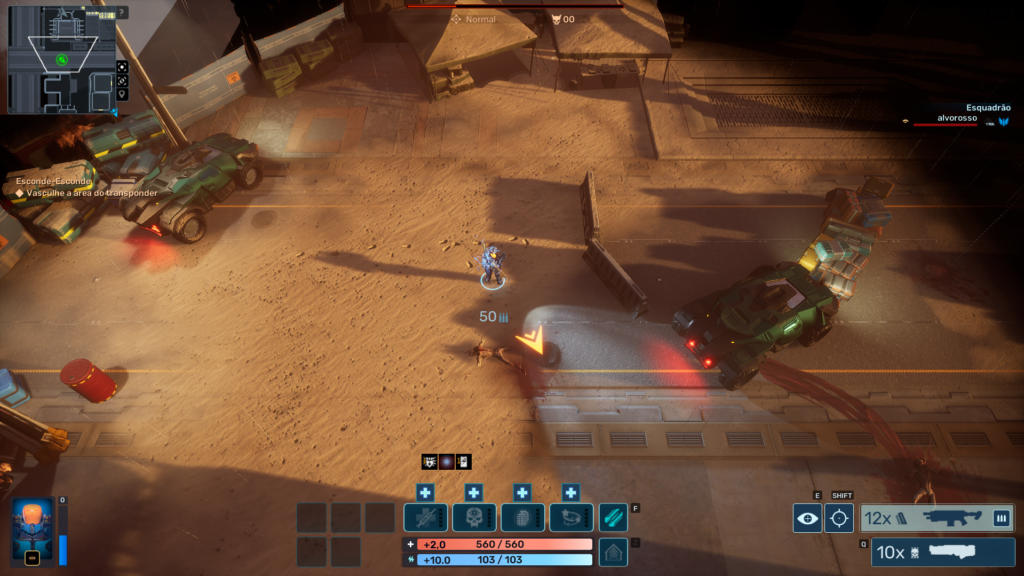Click the plus button above the skull ability
Image resolution: width=1024 pixels, height=576 pixels.
coord(474,492)
